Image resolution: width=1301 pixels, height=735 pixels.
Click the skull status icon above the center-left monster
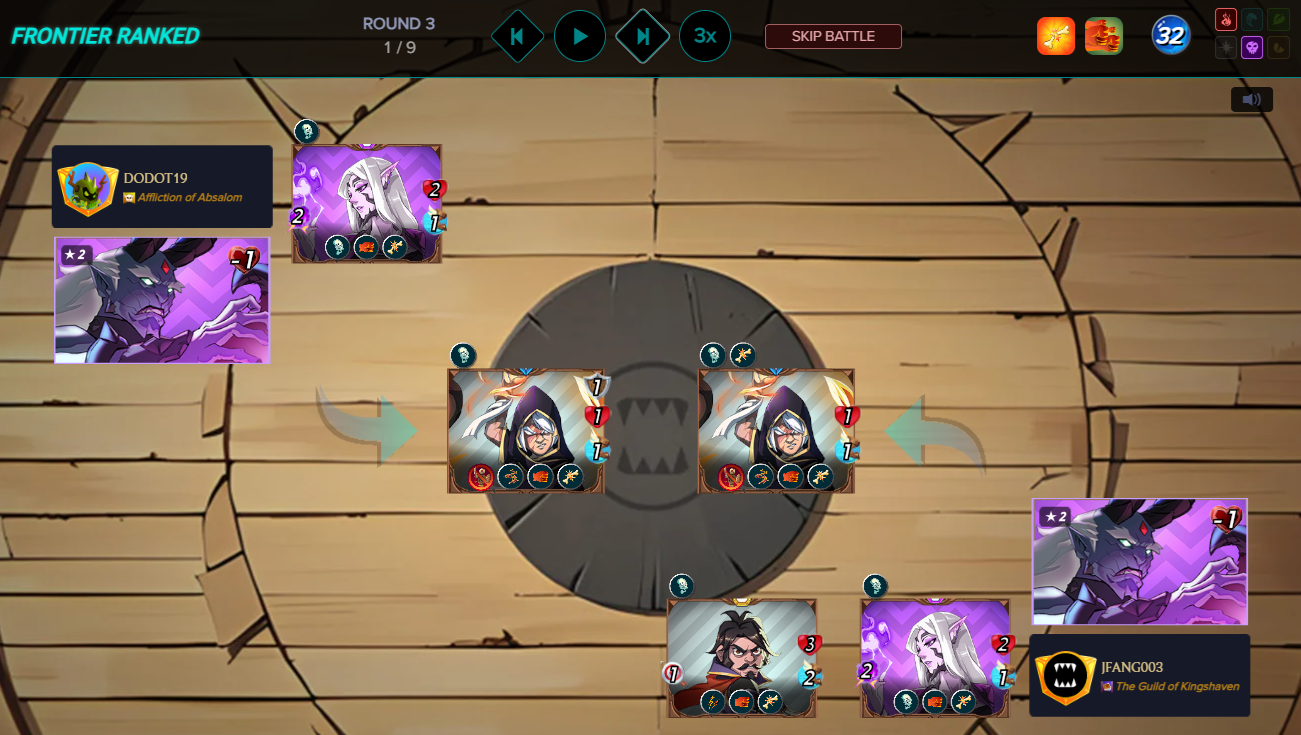463,353
